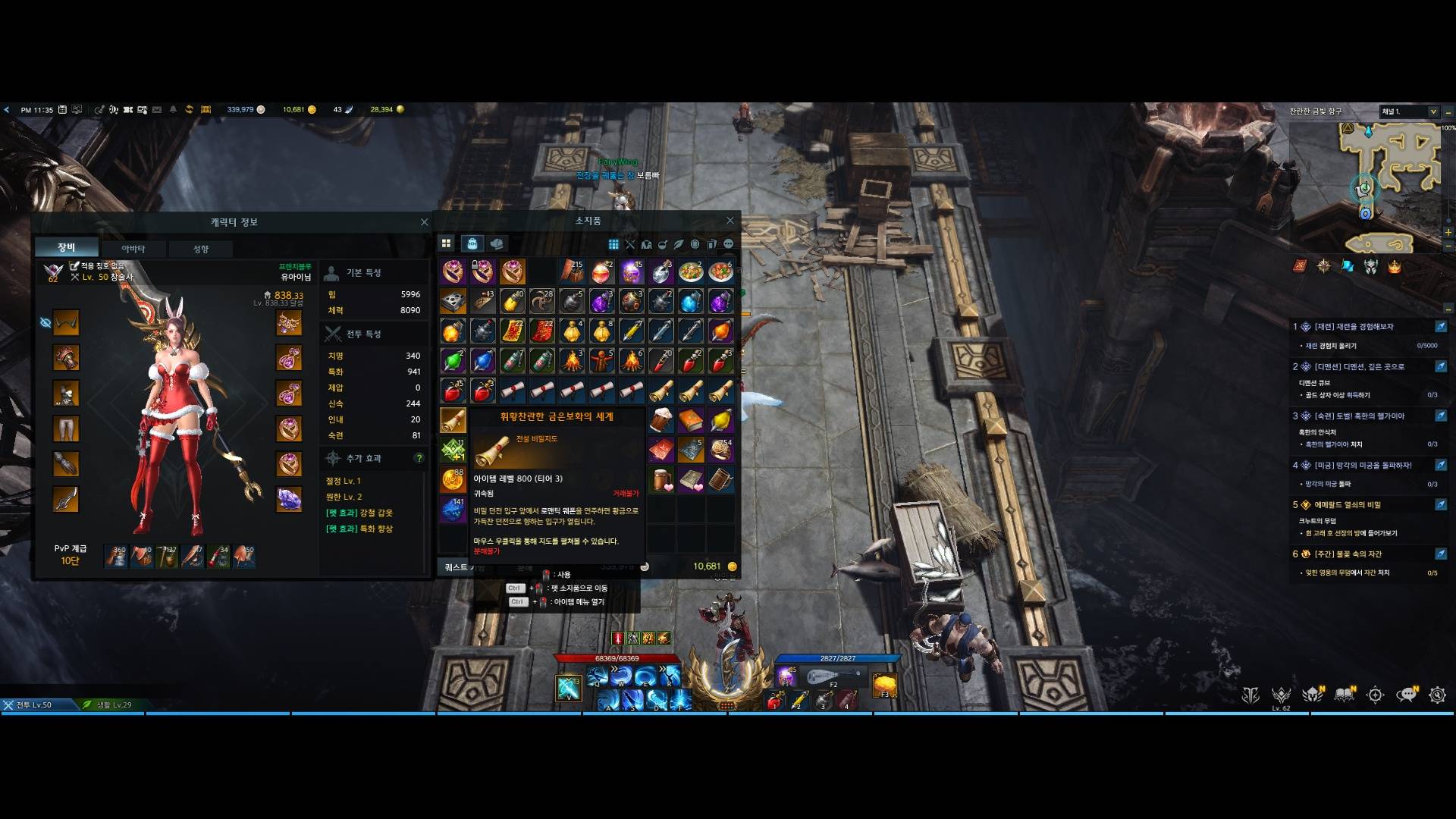
Task: Open the settings gear icon
Action: [x=1437, y=695]
